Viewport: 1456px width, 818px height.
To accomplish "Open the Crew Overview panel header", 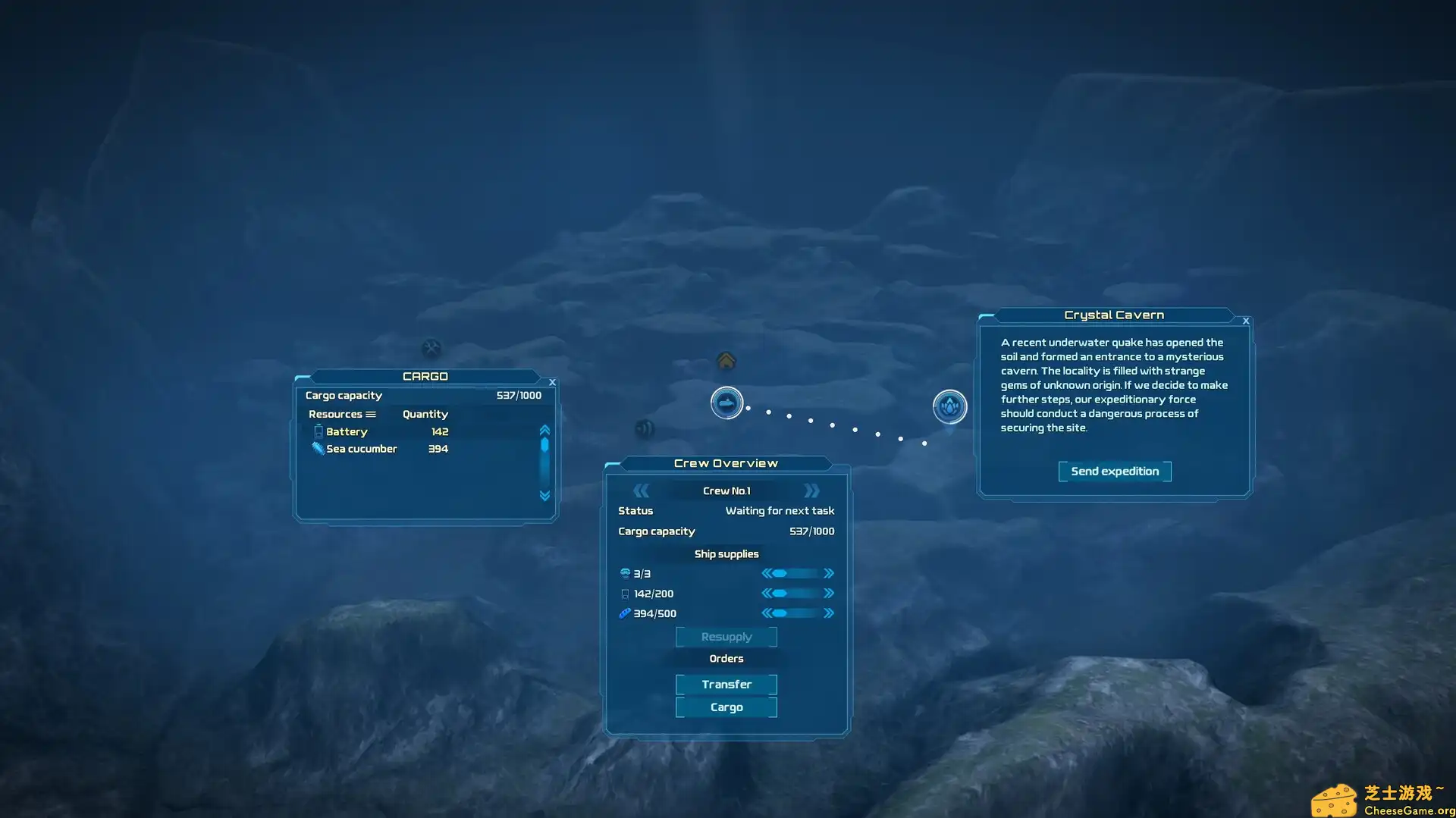I will point(726,462).
